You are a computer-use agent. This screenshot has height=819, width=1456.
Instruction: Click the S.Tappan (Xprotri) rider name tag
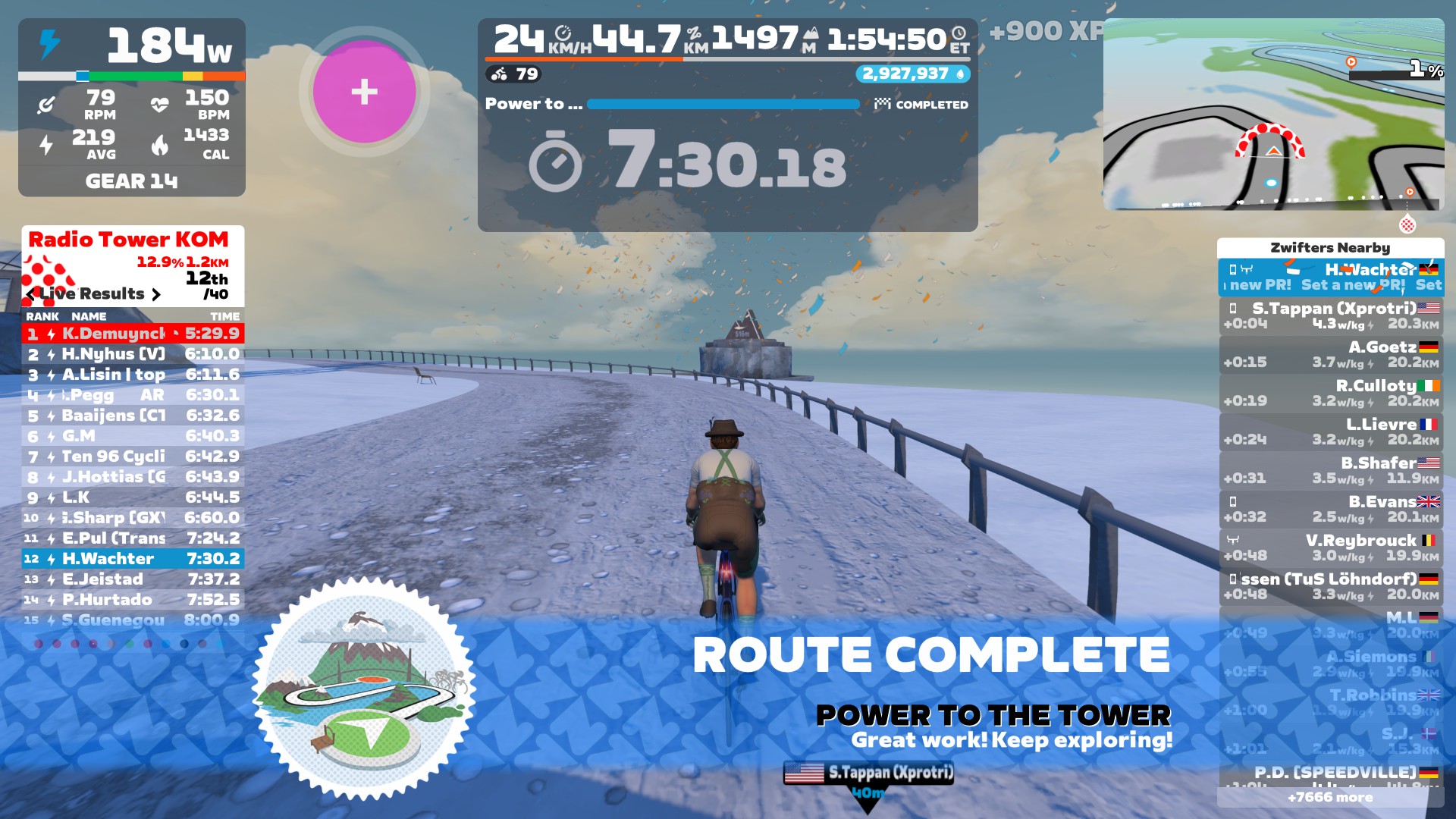pyautogui.click(x=869, y=773)
